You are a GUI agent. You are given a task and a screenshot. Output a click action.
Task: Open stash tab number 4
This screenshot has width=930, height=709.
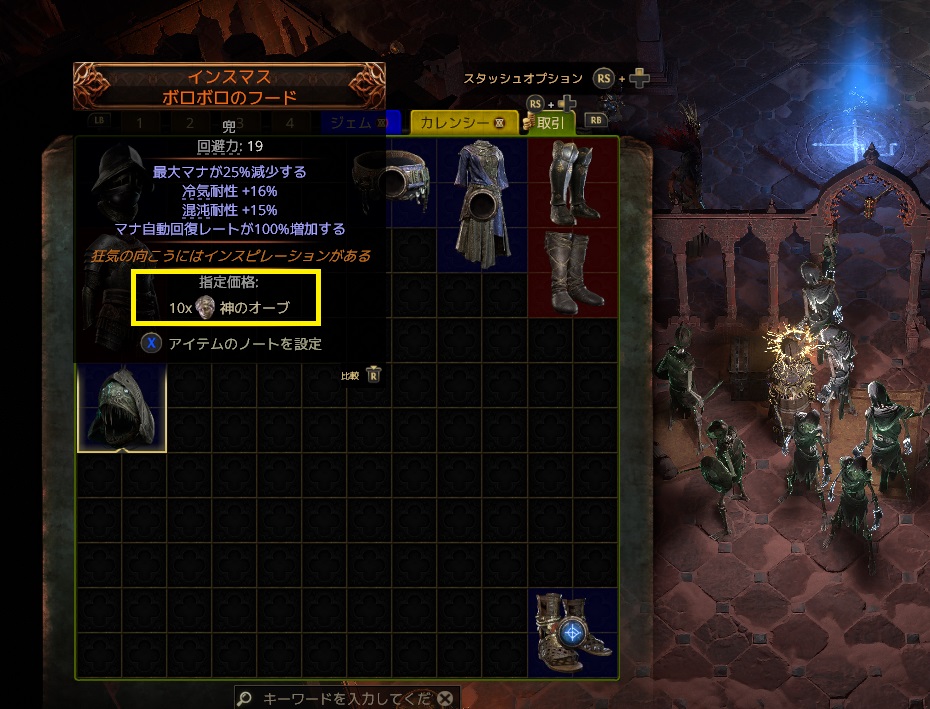point(289,123)
